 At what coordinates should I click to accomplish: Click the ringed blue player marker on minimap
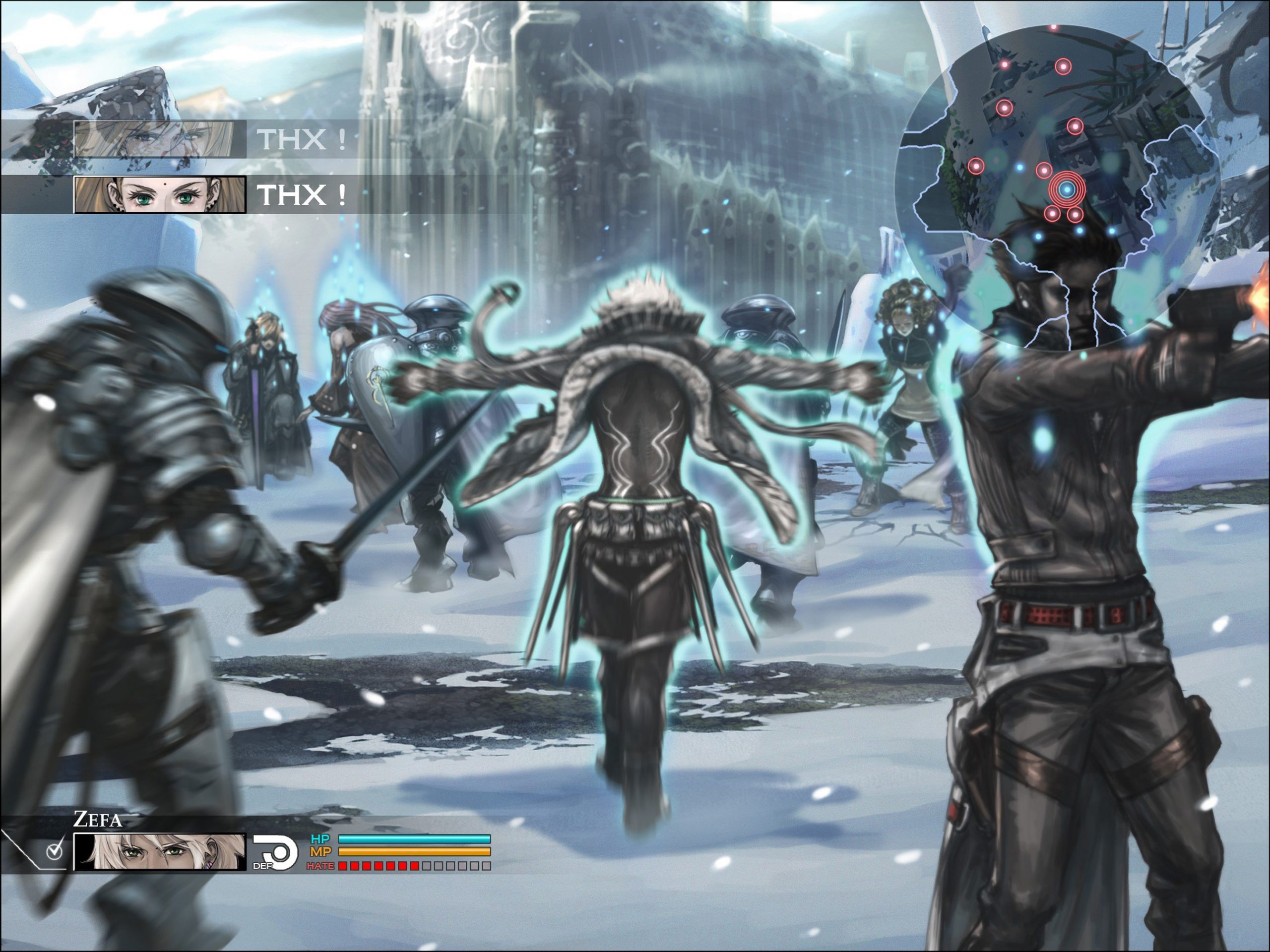pos(1066,189)
